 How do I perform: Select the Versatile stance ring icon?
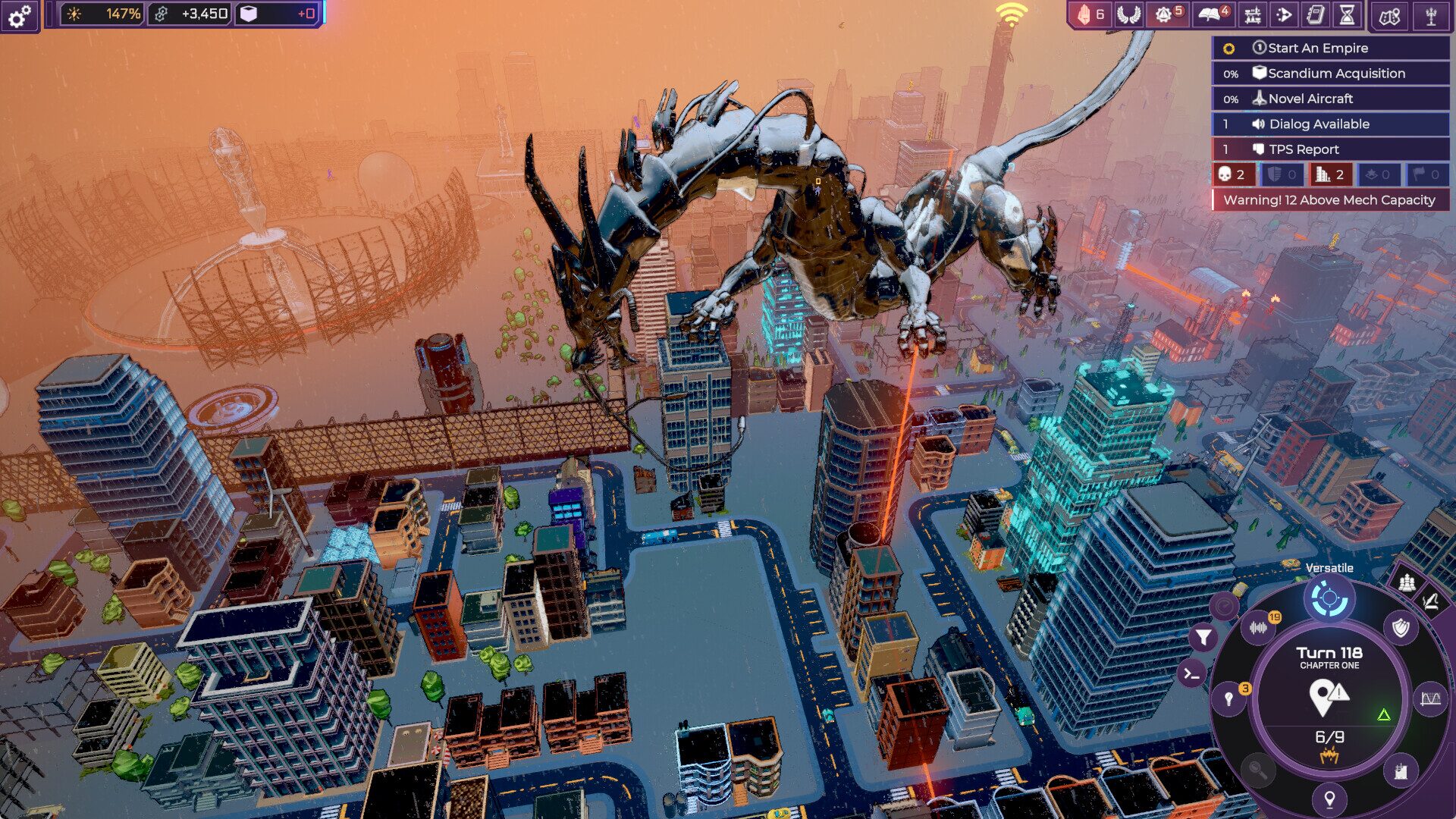click(1329, 599)
